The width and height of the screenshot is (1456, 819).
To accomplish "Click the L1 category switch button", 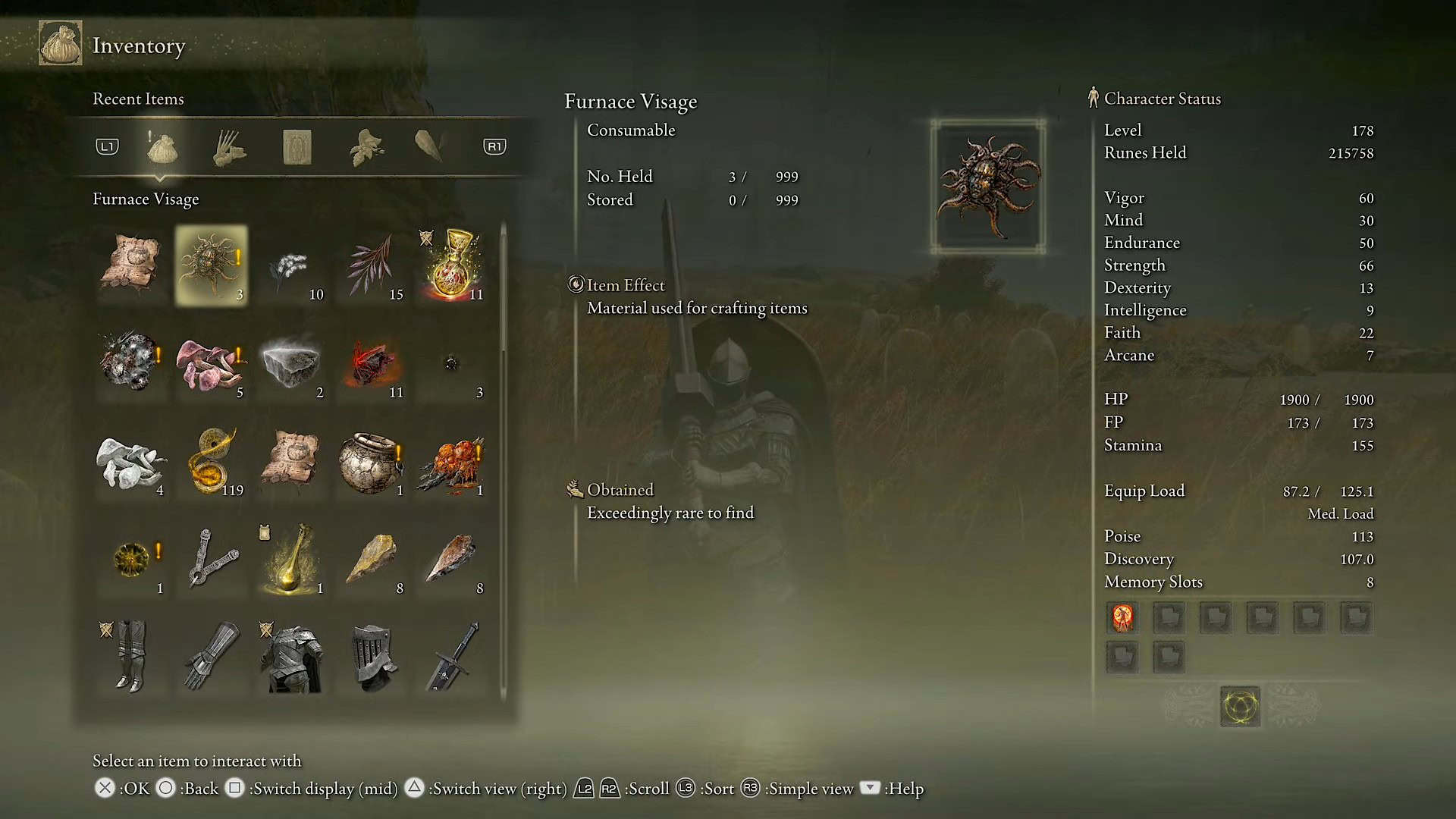I will coord(107,147).
